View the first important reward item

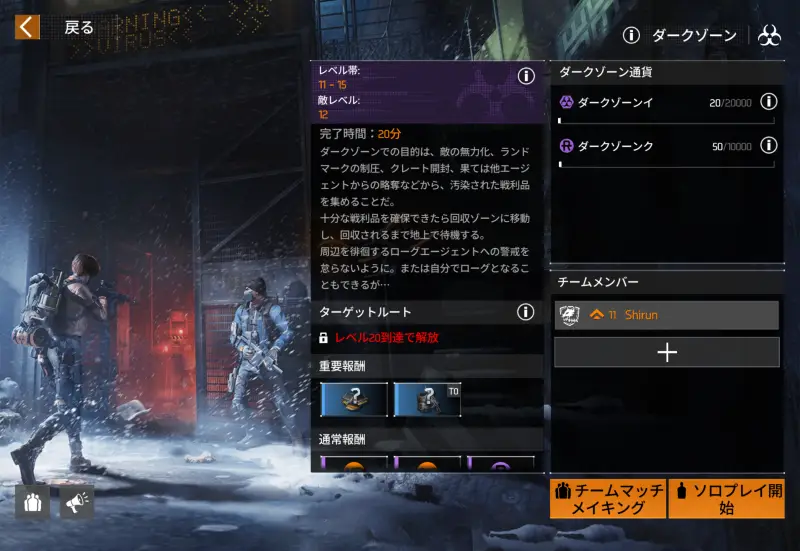click(x=354, y=398)
